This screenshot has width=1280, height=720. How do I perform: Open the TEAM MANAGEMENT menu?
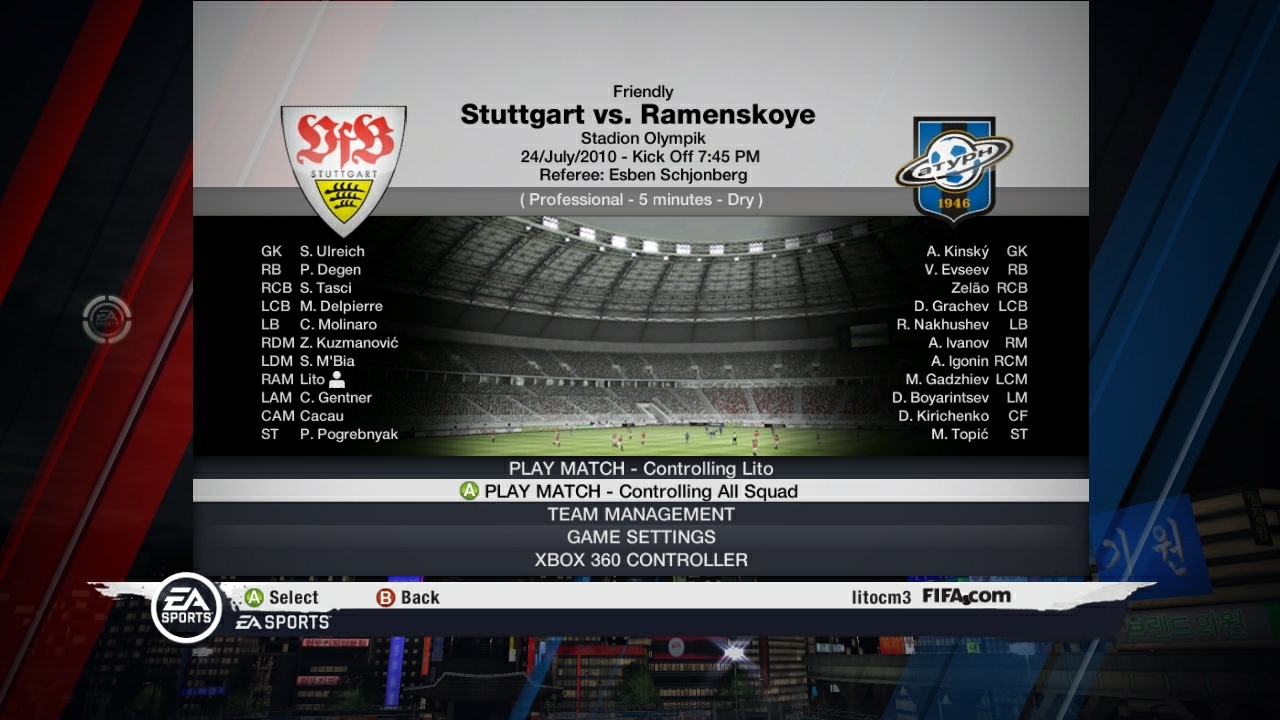[640, 514]
